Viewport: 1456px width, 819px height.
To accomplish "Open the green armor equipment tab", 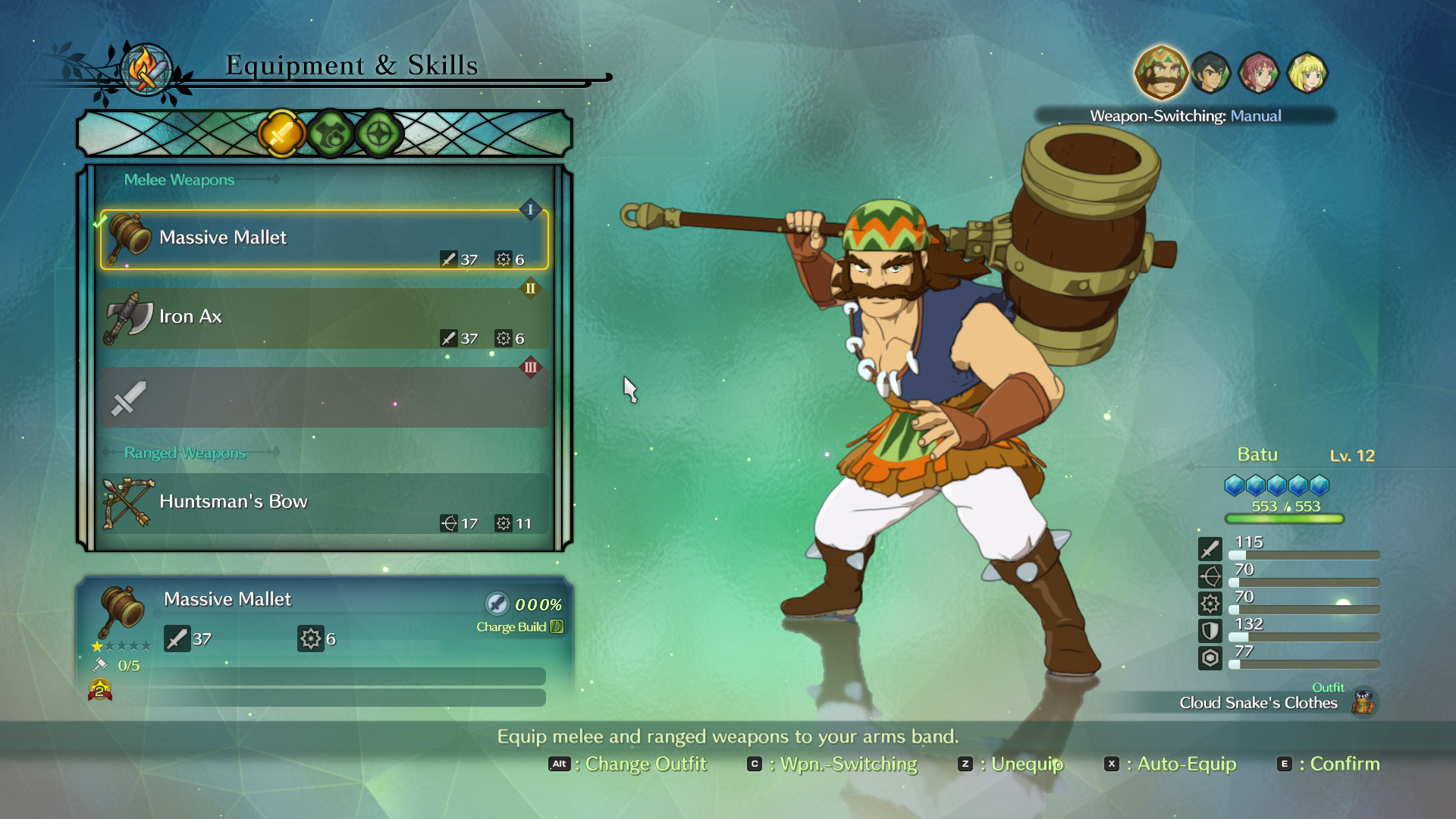I will pyautogui.click(x=331, y=134).
